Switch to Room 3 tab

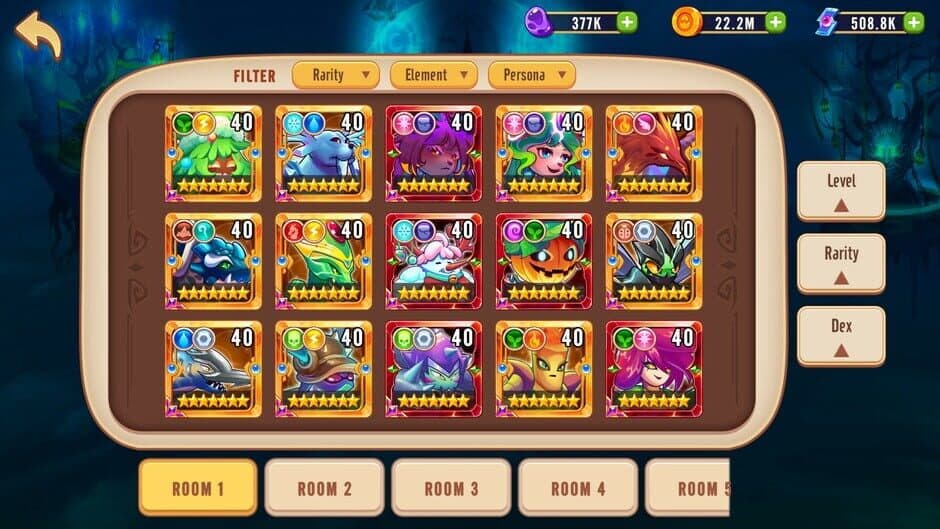451,488
